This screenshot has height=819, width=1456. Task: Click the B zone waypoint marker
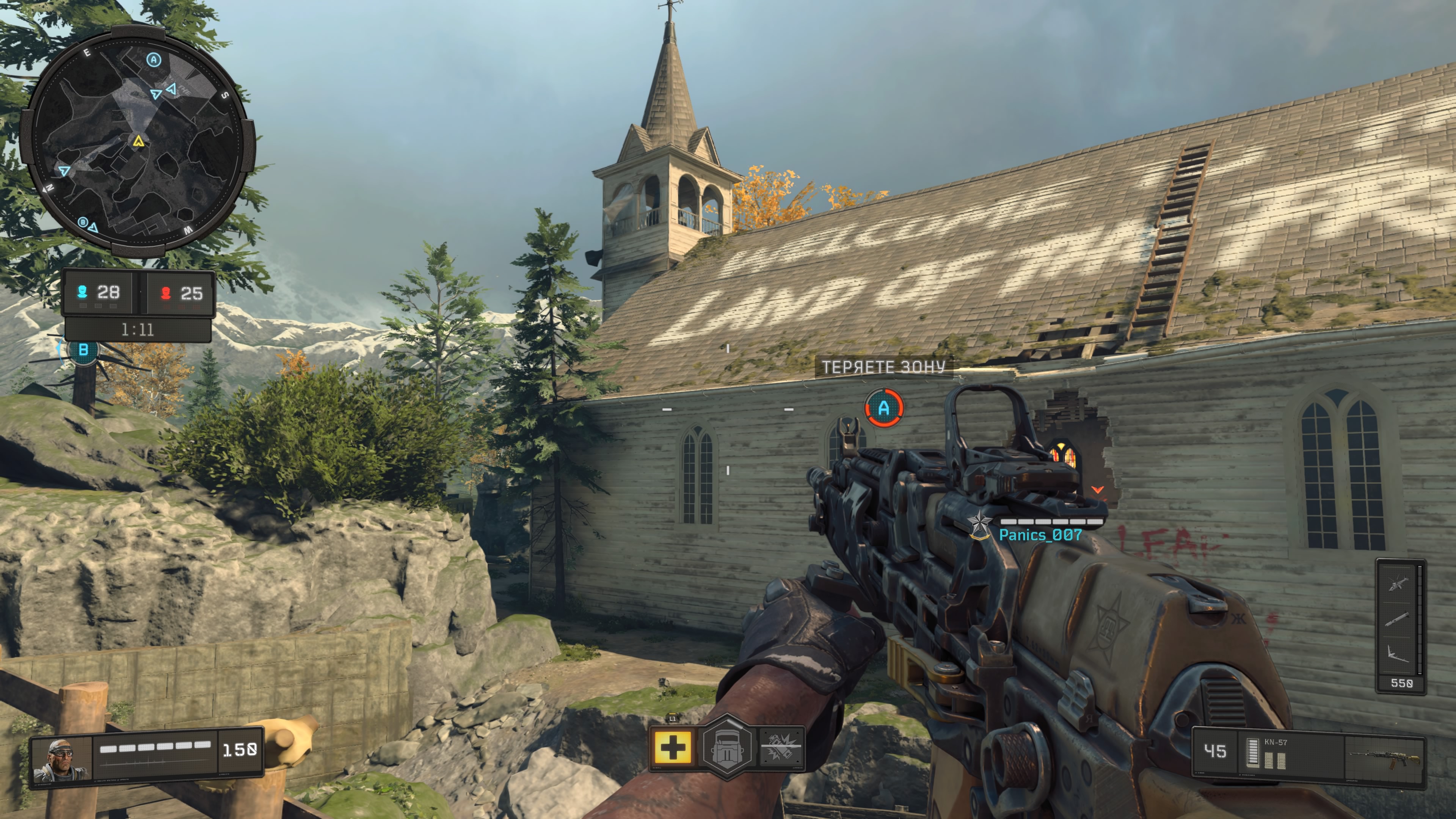(83, 350)
